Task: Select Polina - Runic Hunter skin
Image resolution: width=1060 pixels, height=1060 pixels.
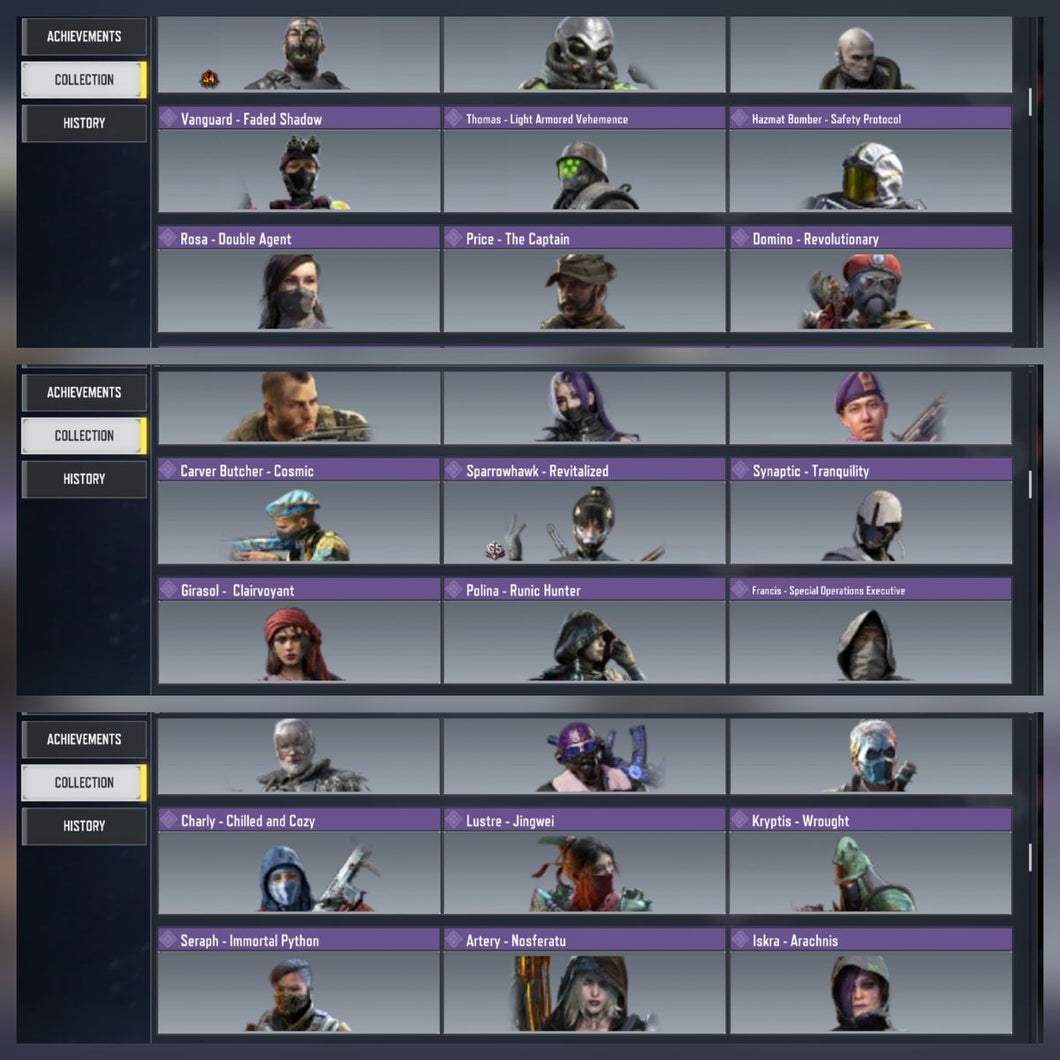Action: 584,641
